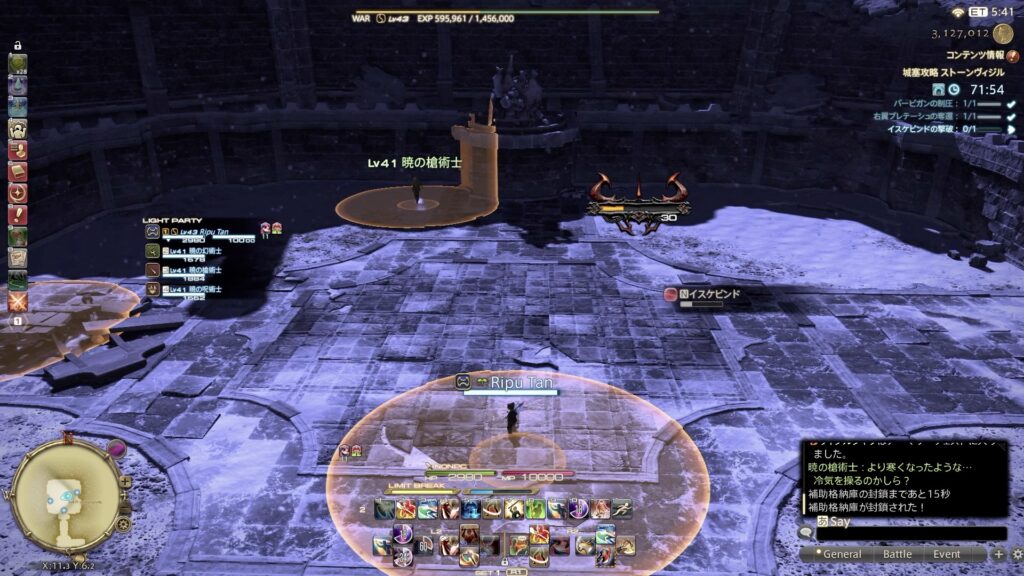
Task: Open the red book sidebar icon
Action: tap(18, 171)
